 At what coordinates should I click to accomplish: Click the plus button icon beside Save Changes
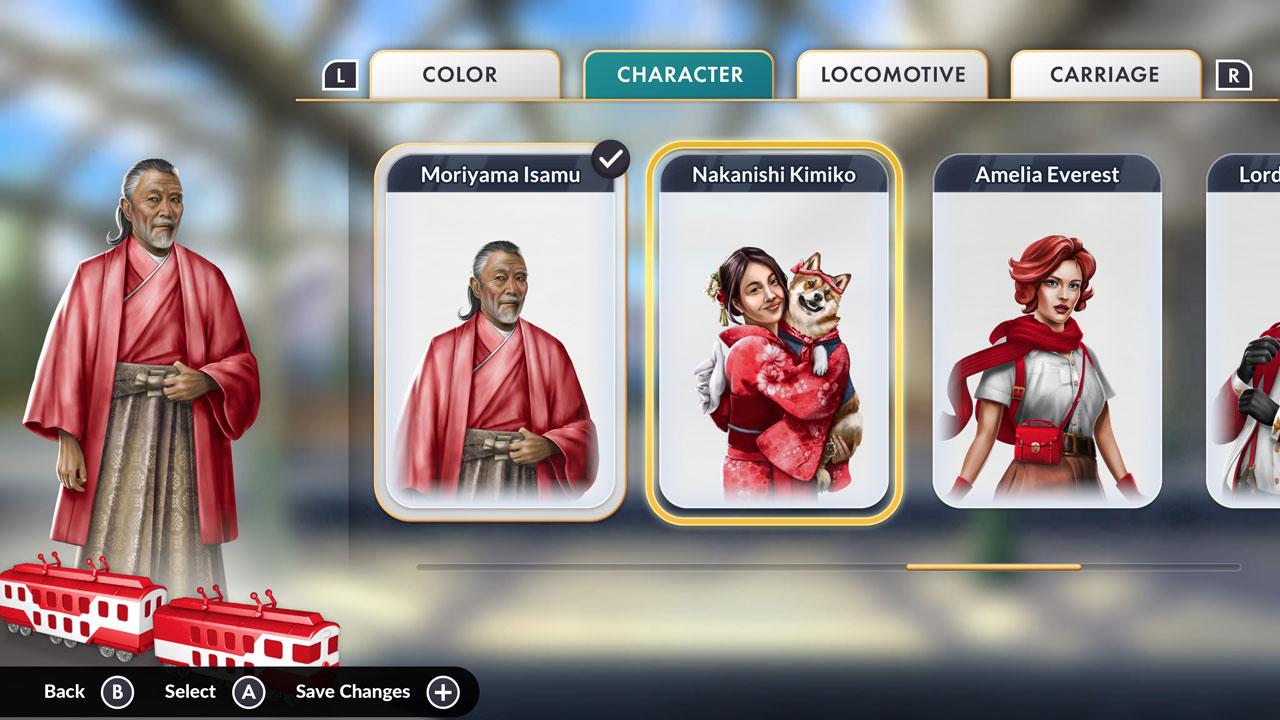click(x=443, y=691)
